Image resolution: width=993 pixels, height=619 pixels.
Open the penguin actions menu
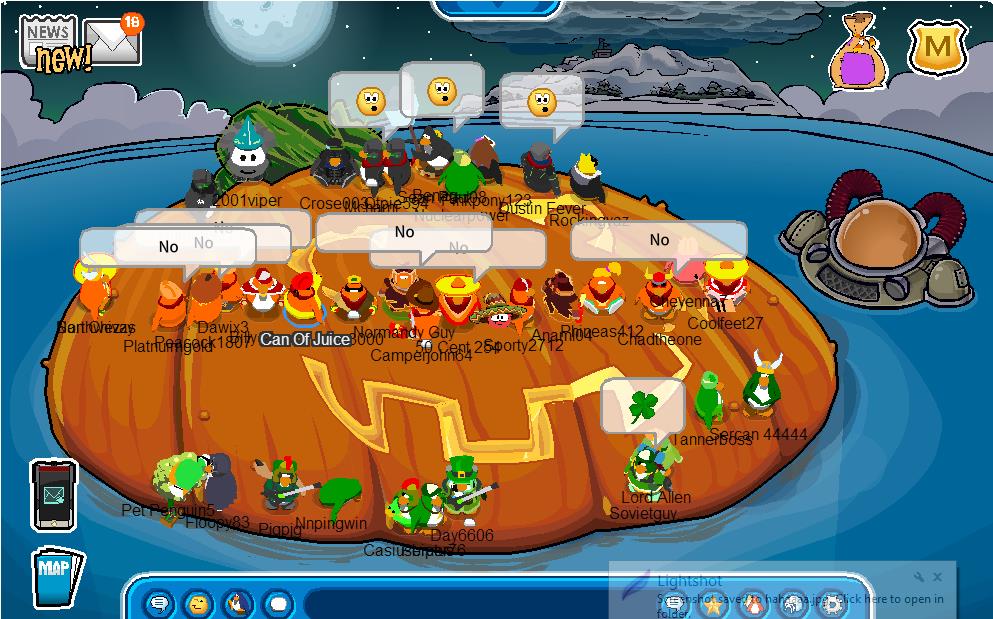[x=238, y=604]
